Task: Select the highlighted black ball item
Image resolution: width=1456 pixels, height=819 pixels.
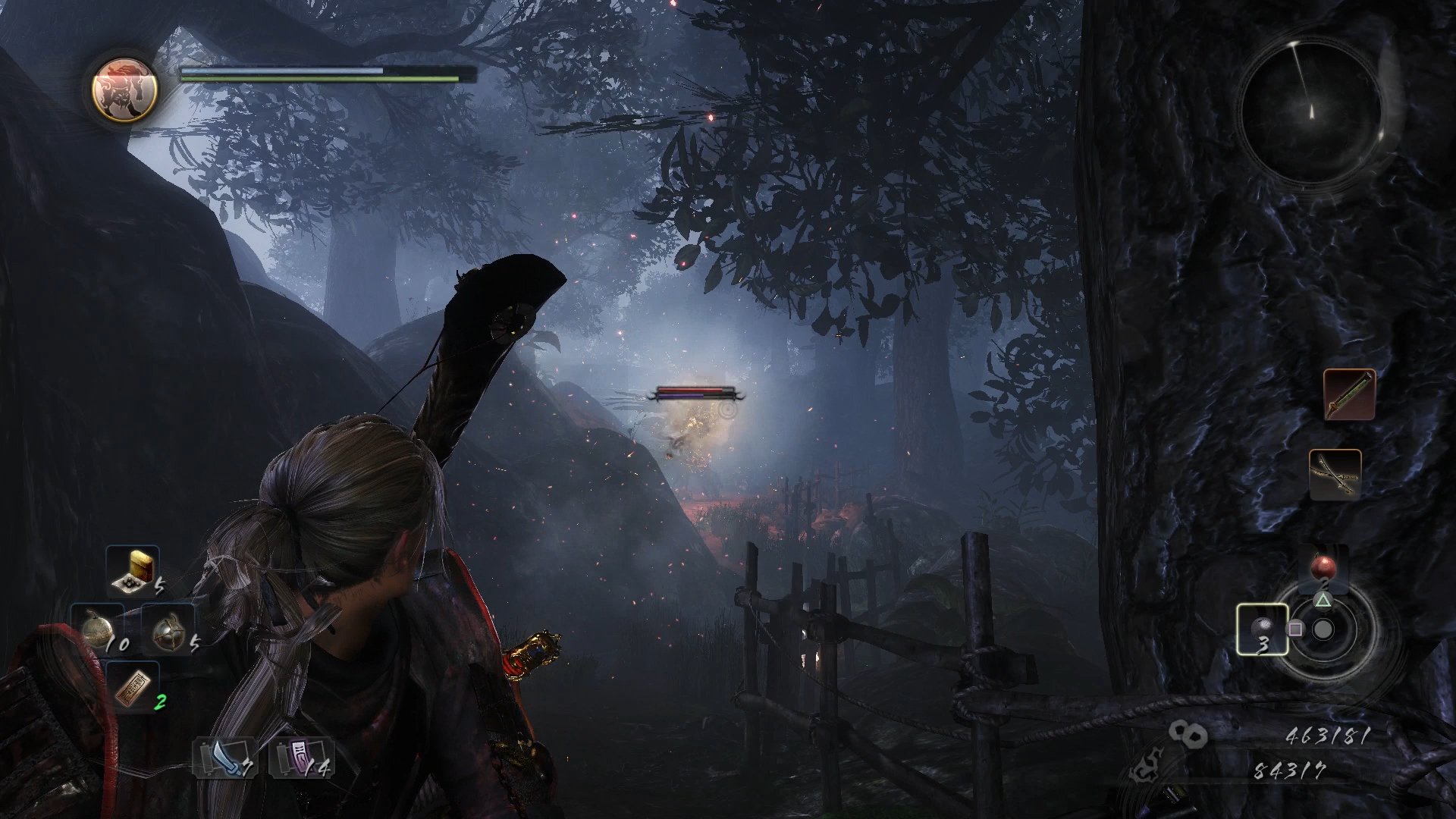Action: click(1262, 629)
